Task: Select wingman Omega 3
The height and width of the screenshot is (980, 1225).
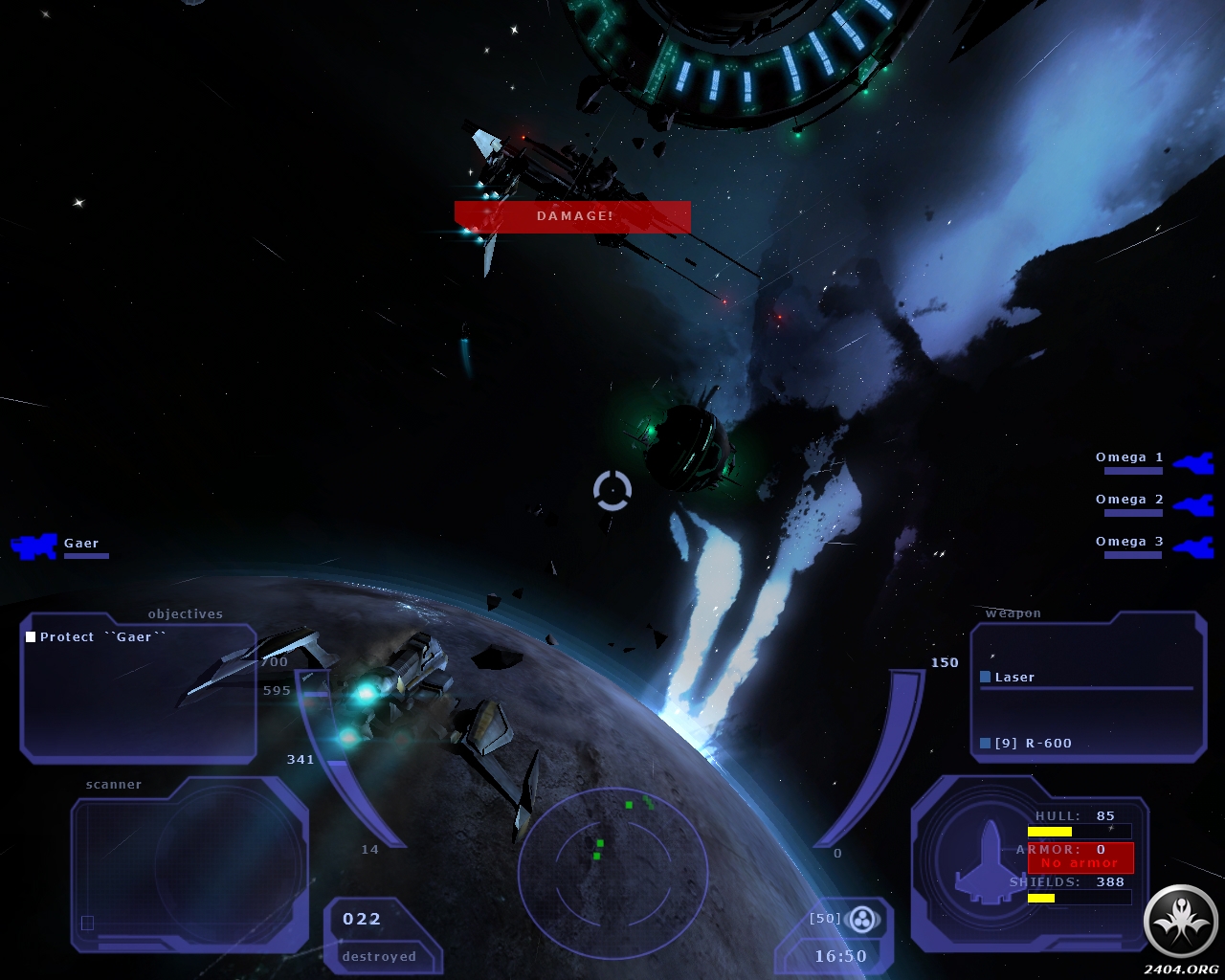Action: click(x=1129, y=542)
